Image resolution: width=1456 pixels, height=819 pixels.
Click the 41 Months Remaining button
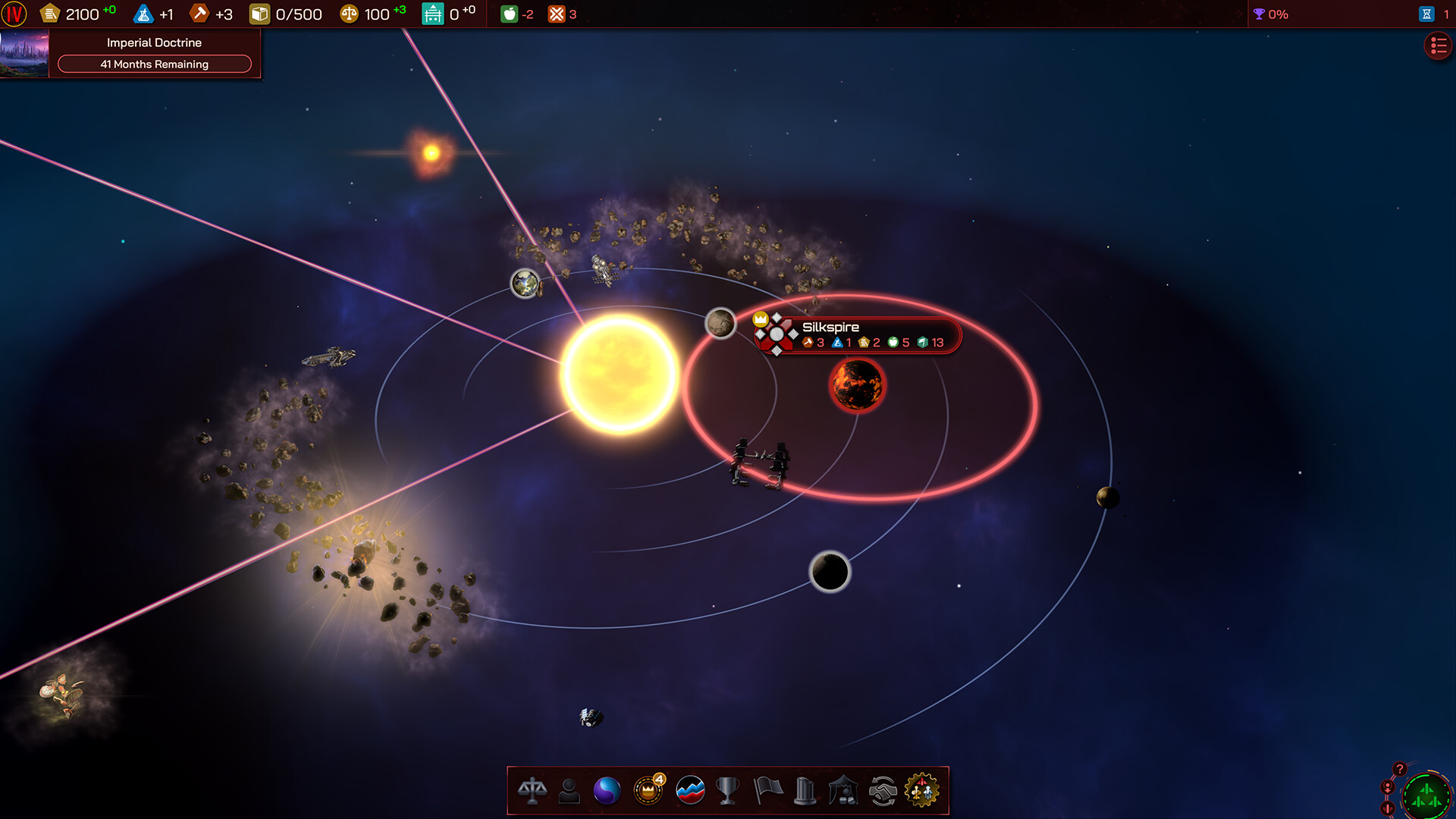154,64
